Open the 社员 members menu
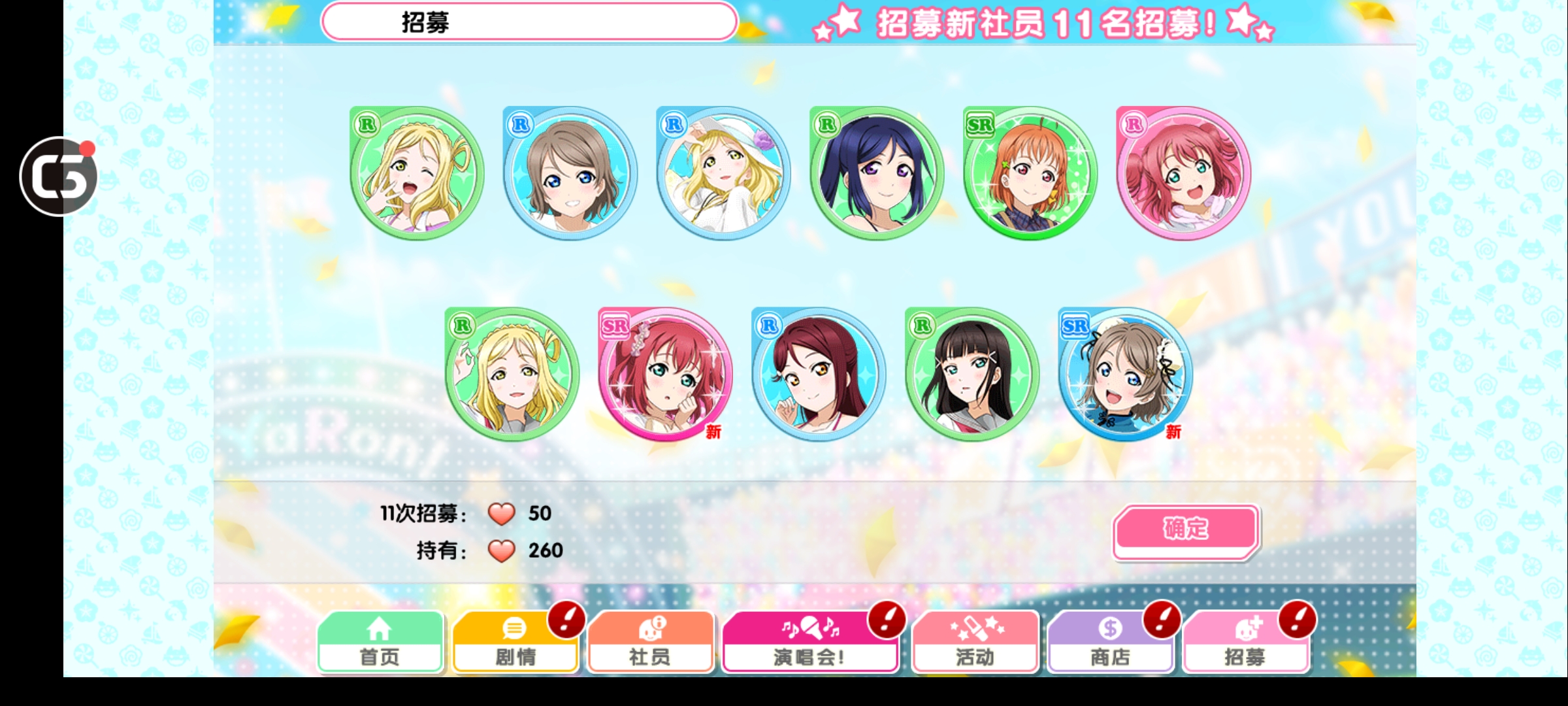The height and width of the screenshot is (706, 1568). point(650,643)
